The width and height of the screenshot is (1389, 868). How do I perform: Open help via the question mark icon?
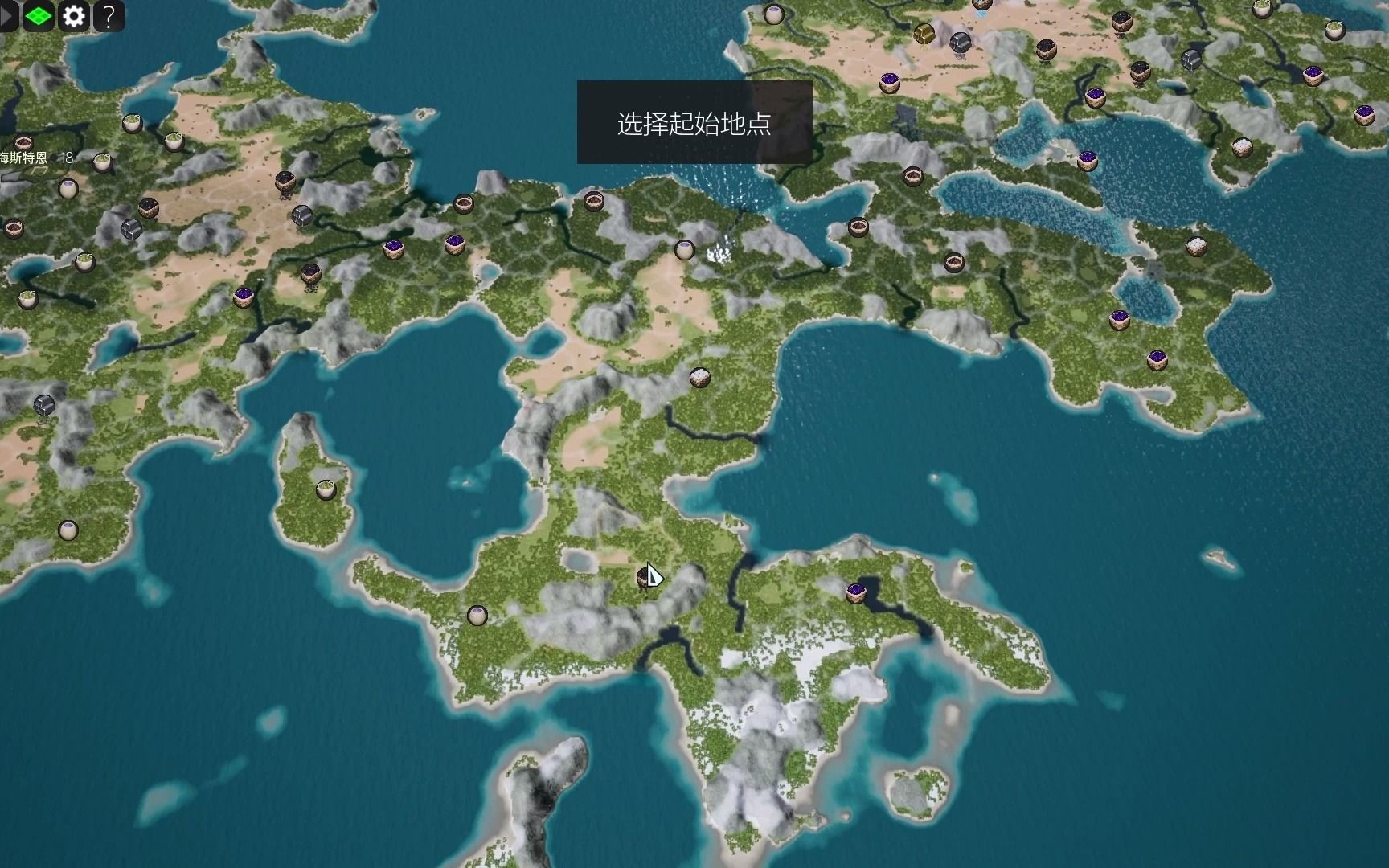coord(109,16)
